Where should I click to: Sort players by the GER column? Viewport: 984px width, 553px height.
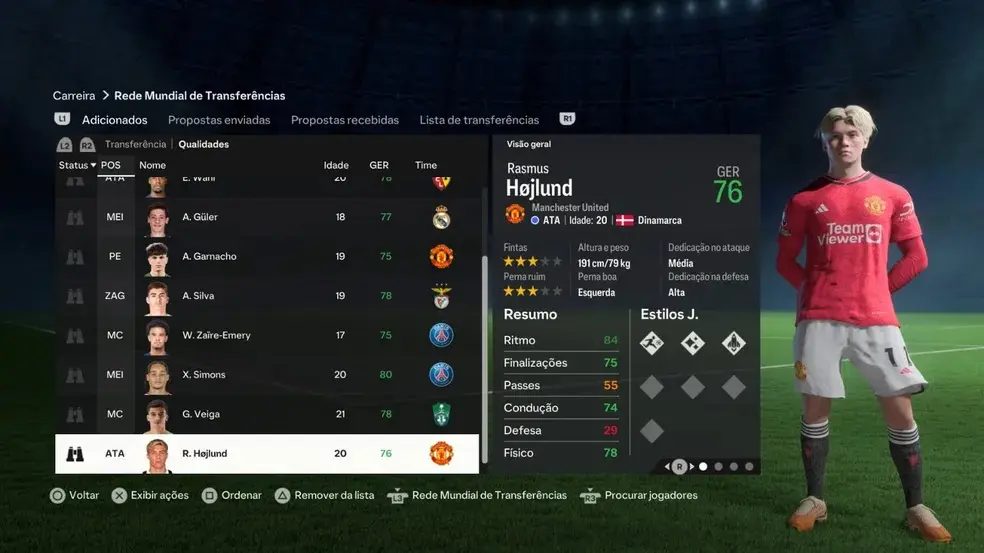[x=379, y=165]
